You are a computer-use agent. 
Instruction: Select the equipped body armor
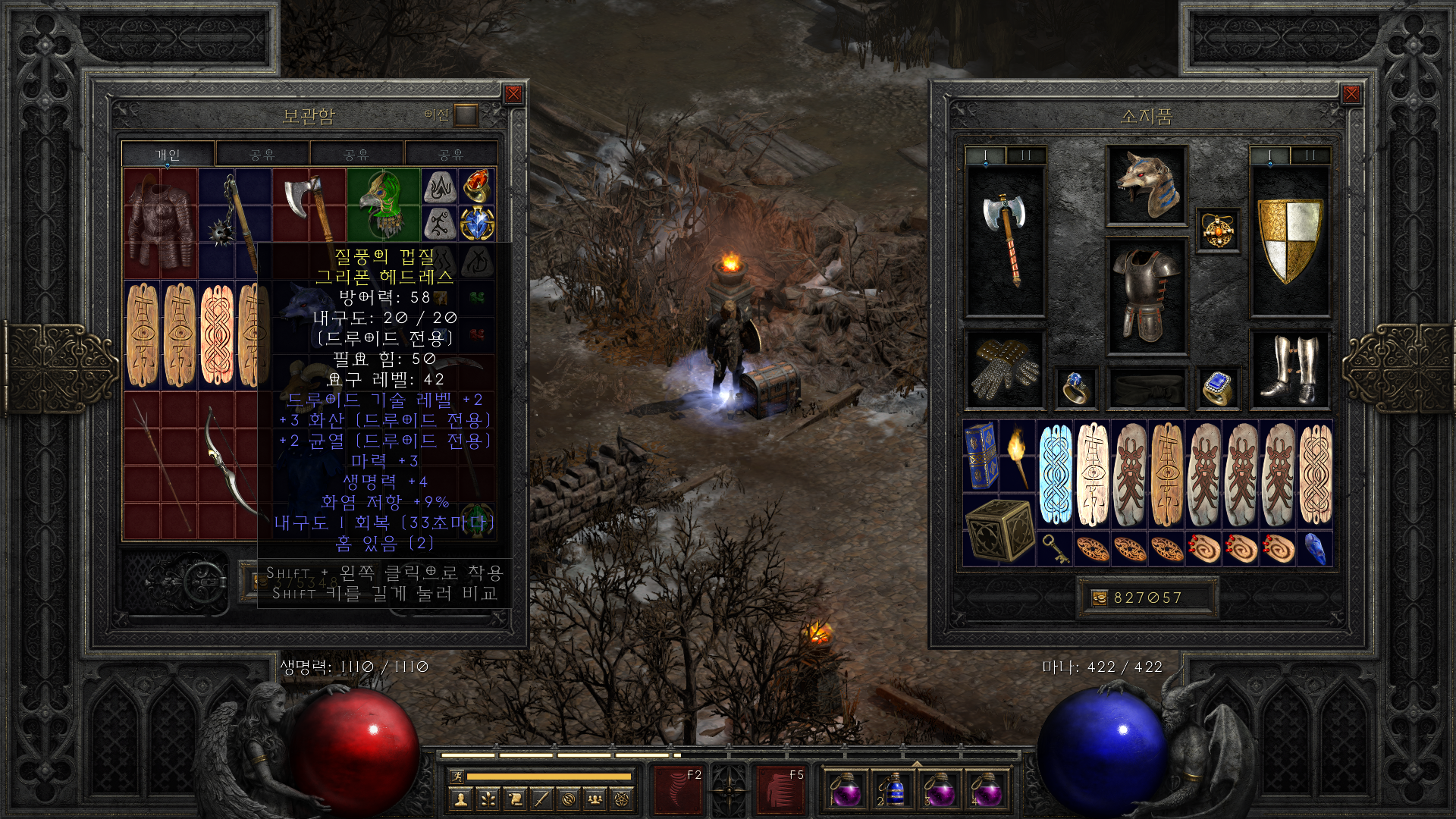1146,296
